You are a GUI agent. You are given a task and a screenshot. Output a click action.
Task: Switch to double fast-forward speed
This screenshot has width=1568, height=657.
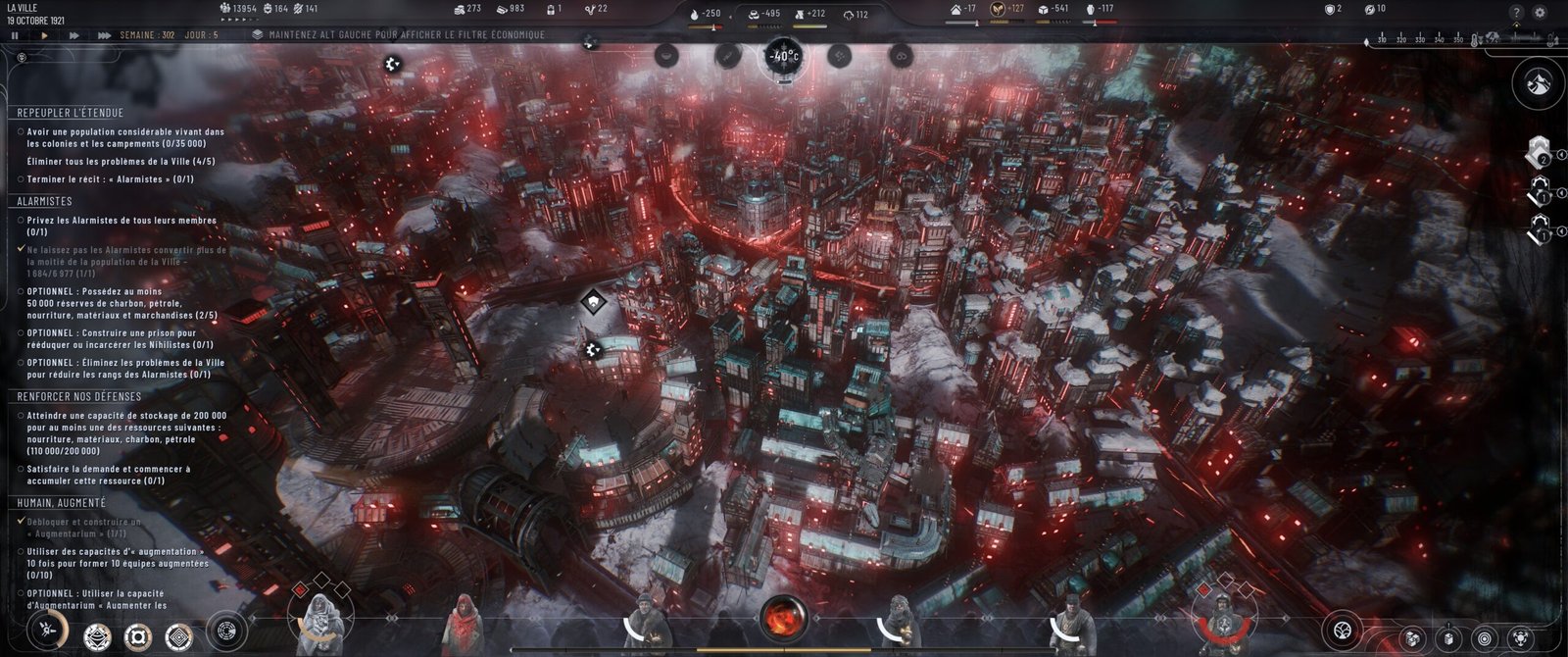click(73, 35)
